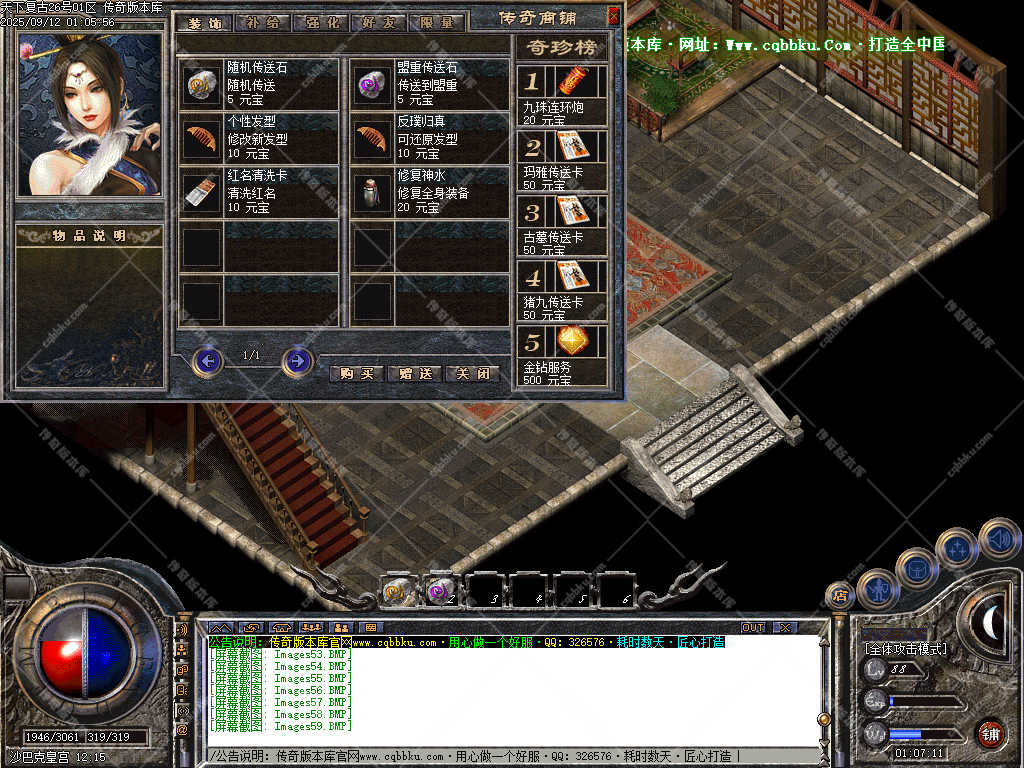Click the 关闭 close button
The height and width of the screenshot is (768, 1024).
tap(471, 373)
